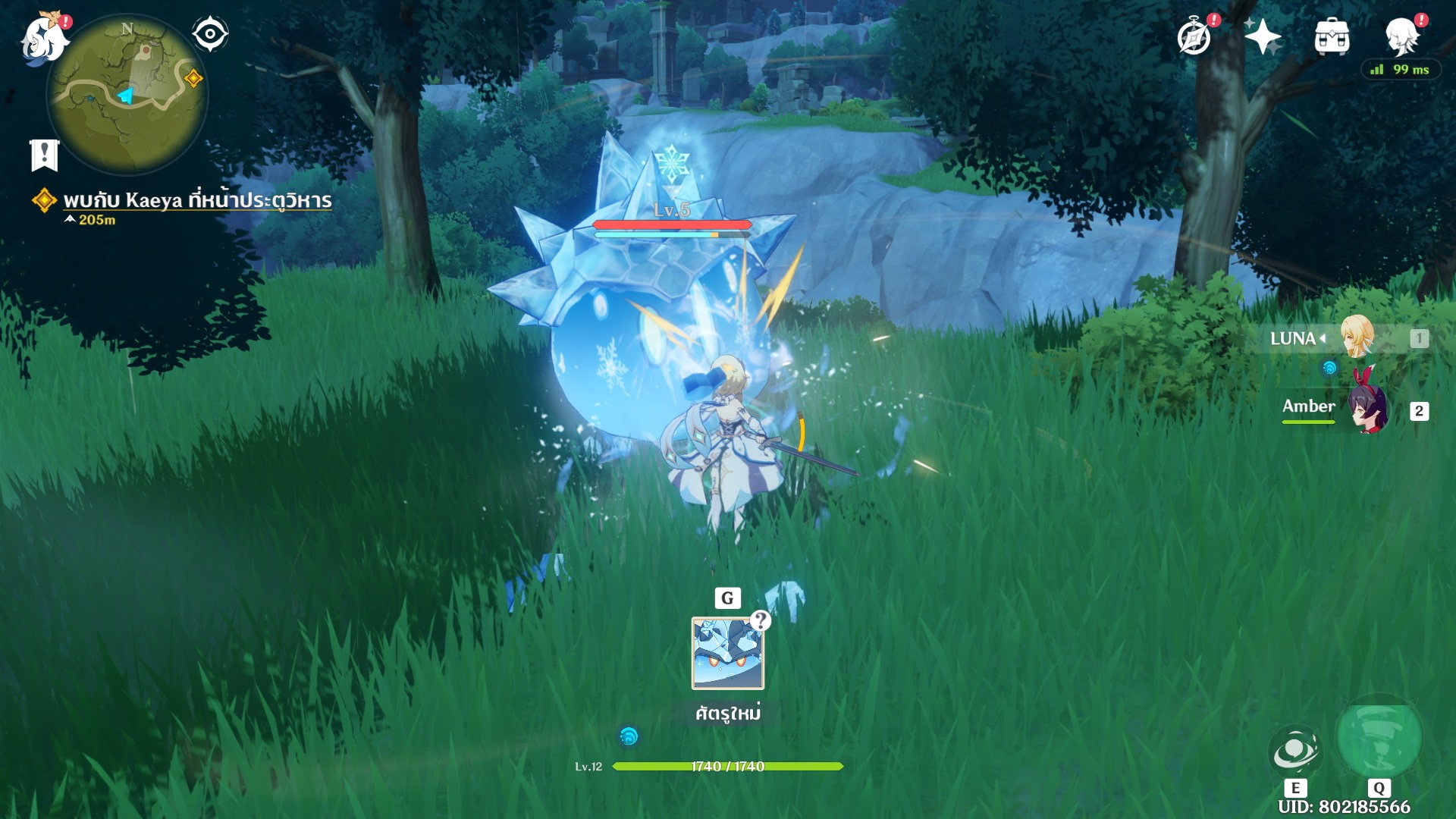The image size is (1456, 819).
Task: Open the backpack inventory
Action: [1332, 36]
